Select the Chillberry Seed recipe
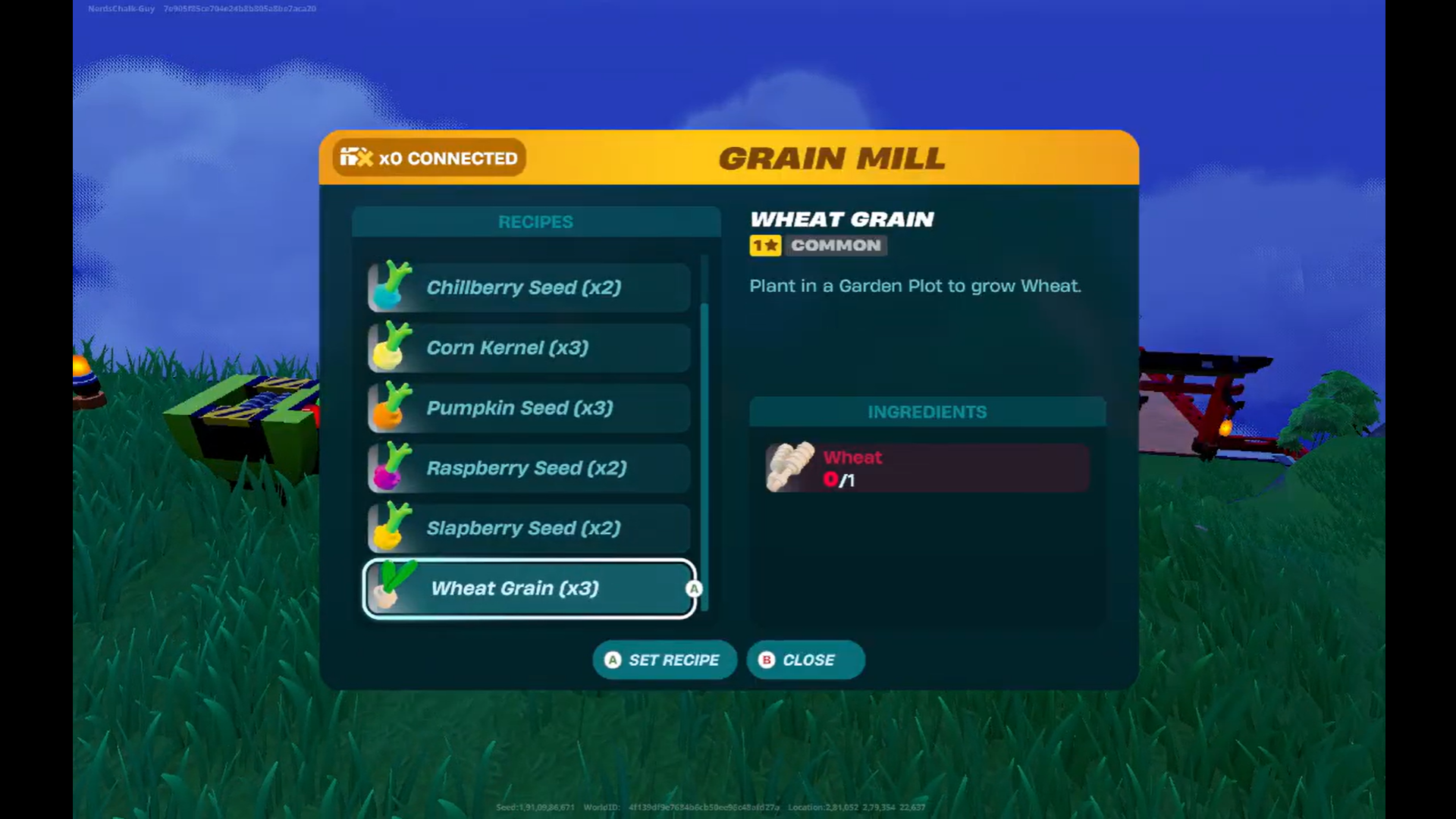Screen dimensions: 1456x819 (x=529, y=287)
